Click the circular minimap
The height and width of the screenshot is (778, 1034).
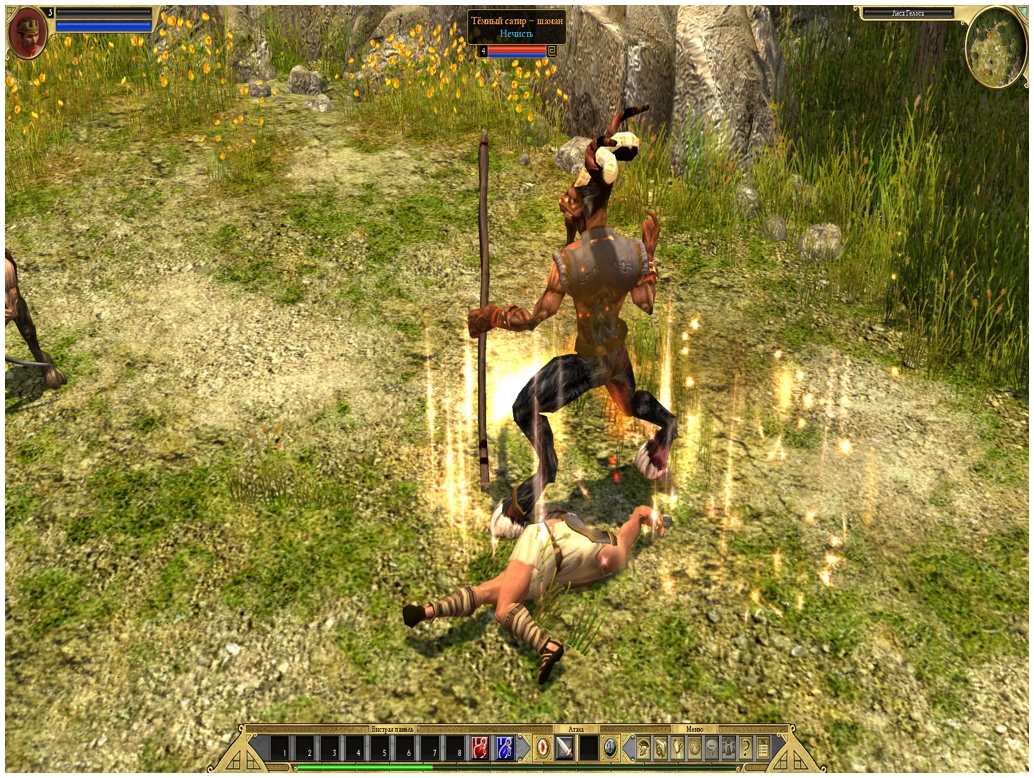click(x=996, y=46)
